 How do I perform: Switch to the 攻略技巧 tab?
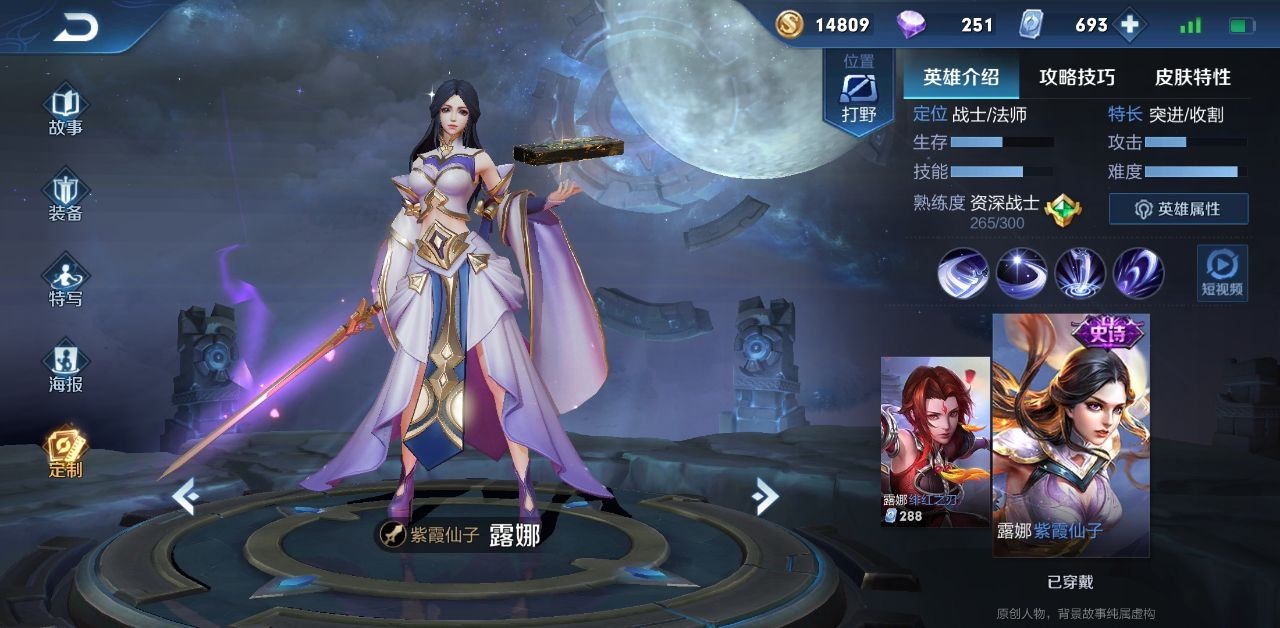1076,77
